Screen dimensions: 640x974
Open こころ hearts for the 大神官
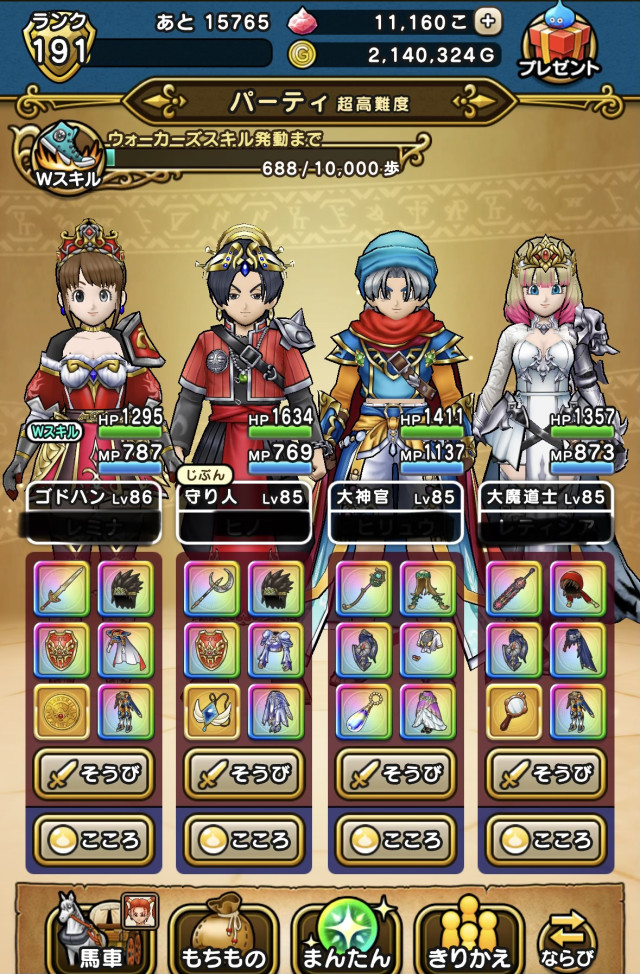[x=396, y=838]
